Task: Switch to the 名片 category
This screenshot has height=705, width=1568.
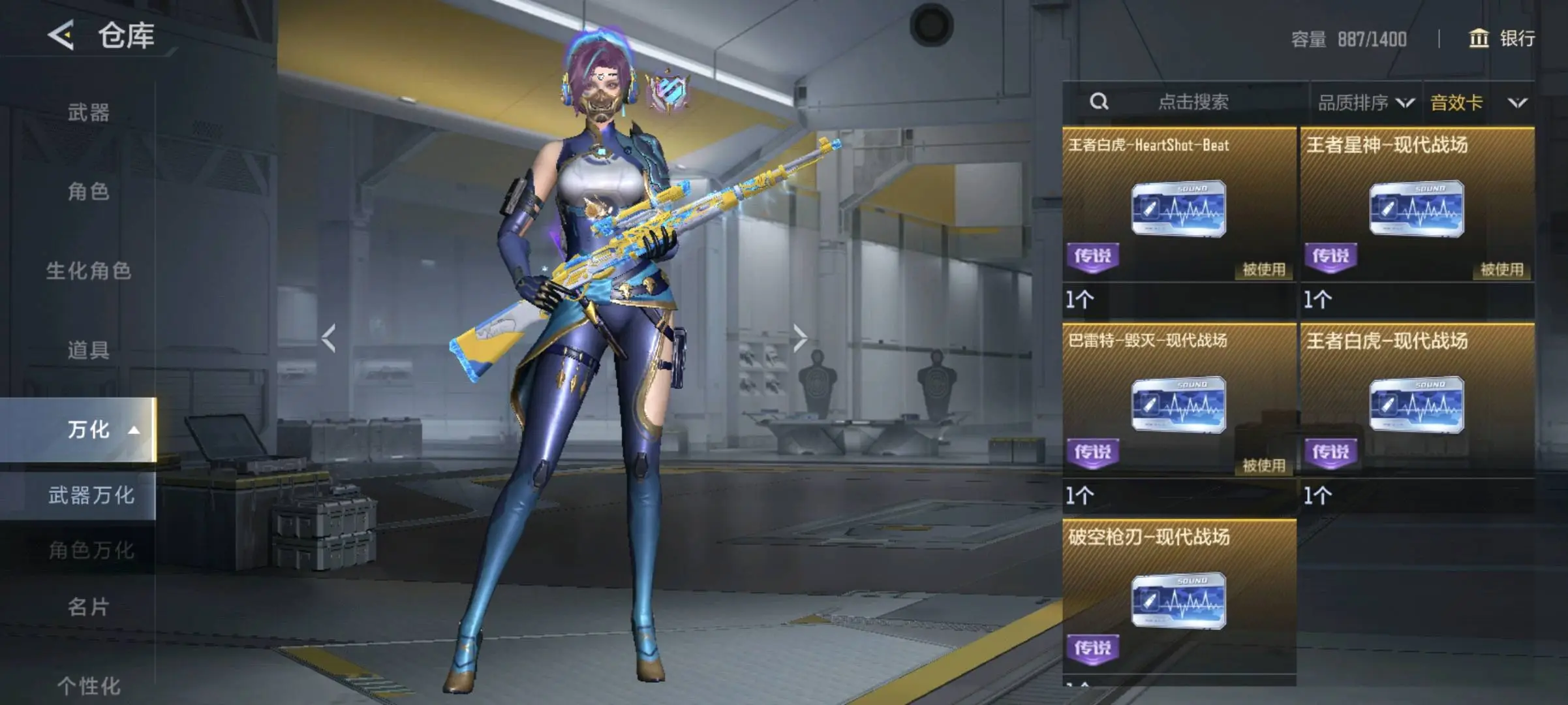Action: [89, 606]
